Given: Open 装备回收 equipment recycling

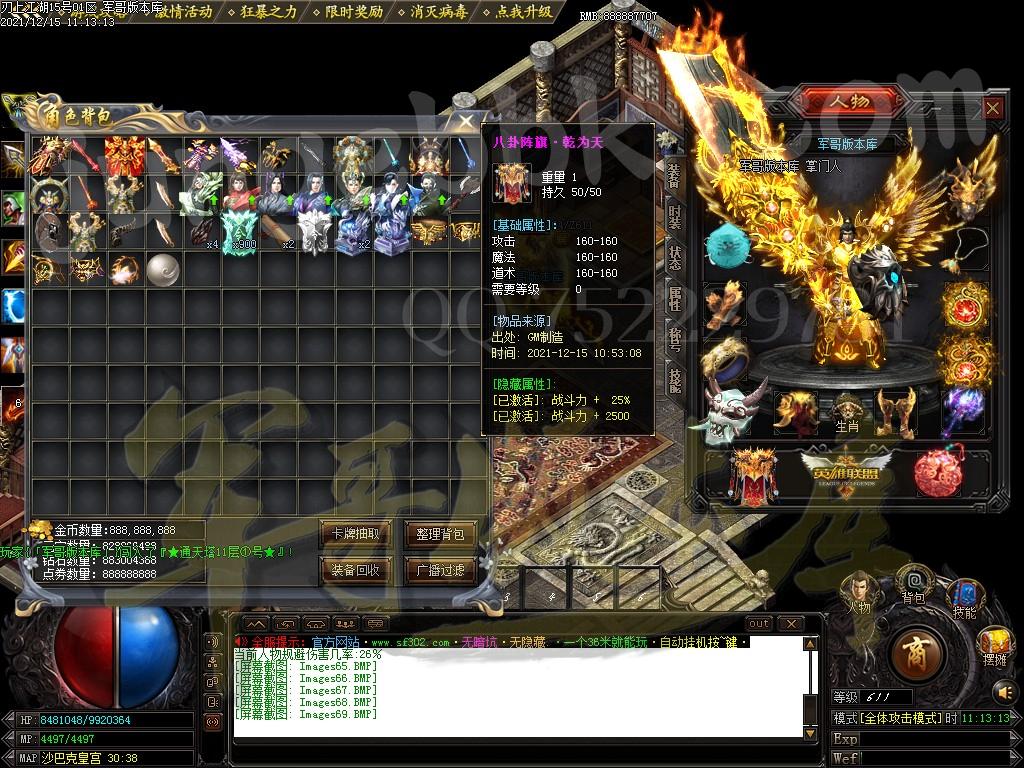Looking at the screenshot, I should click(355, 570).
